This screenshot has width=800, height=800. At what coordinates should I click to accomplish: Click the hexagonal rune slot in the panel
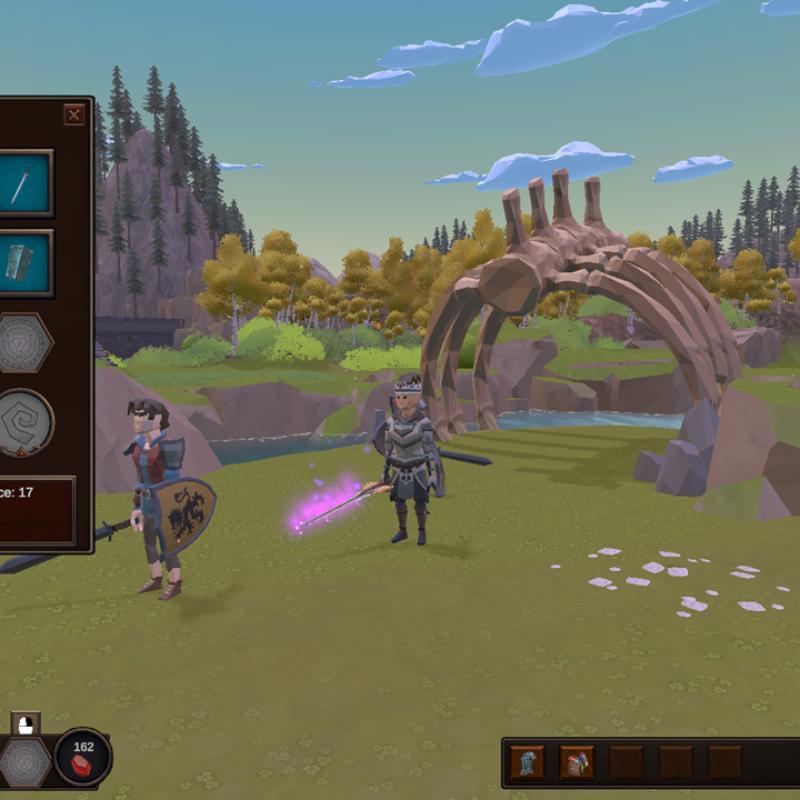click(x=23, y=343)
